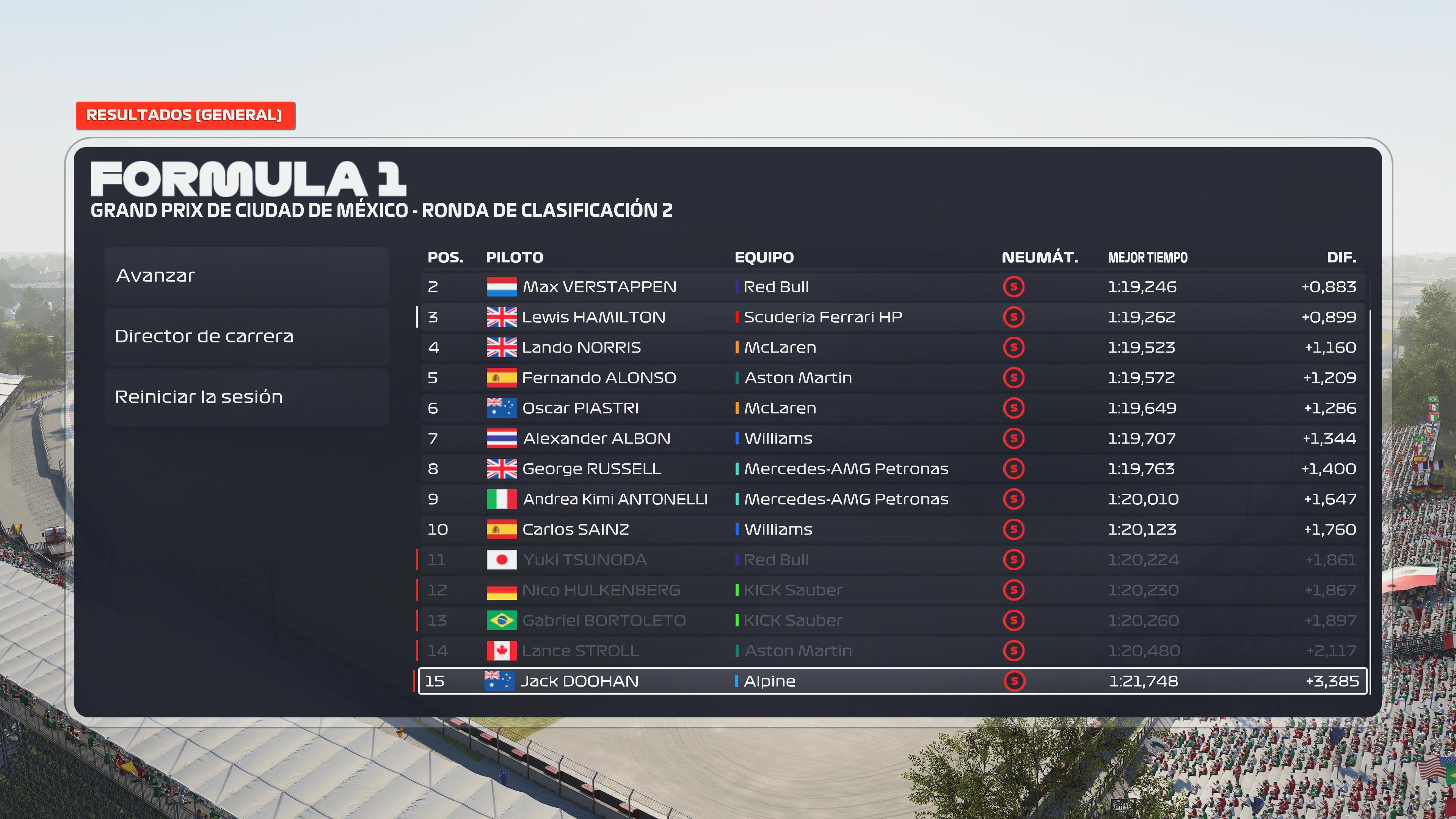Choose Lance Stroll's result row
Image resolution: width=1456 pixels, height=819 pixels.
(892, 651)
